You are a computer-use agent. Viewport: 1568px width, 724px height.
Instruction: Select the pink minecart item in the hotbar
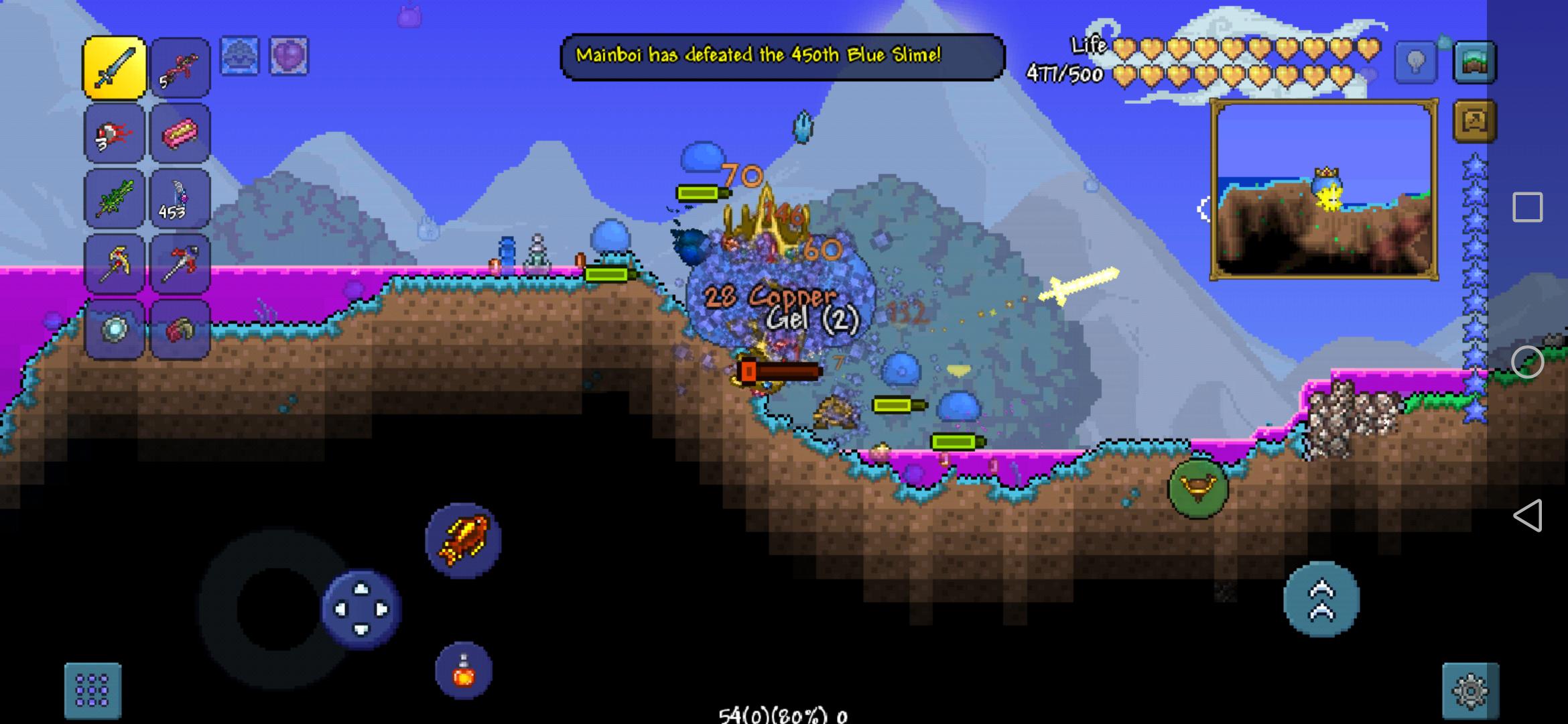tap(180, 132)
